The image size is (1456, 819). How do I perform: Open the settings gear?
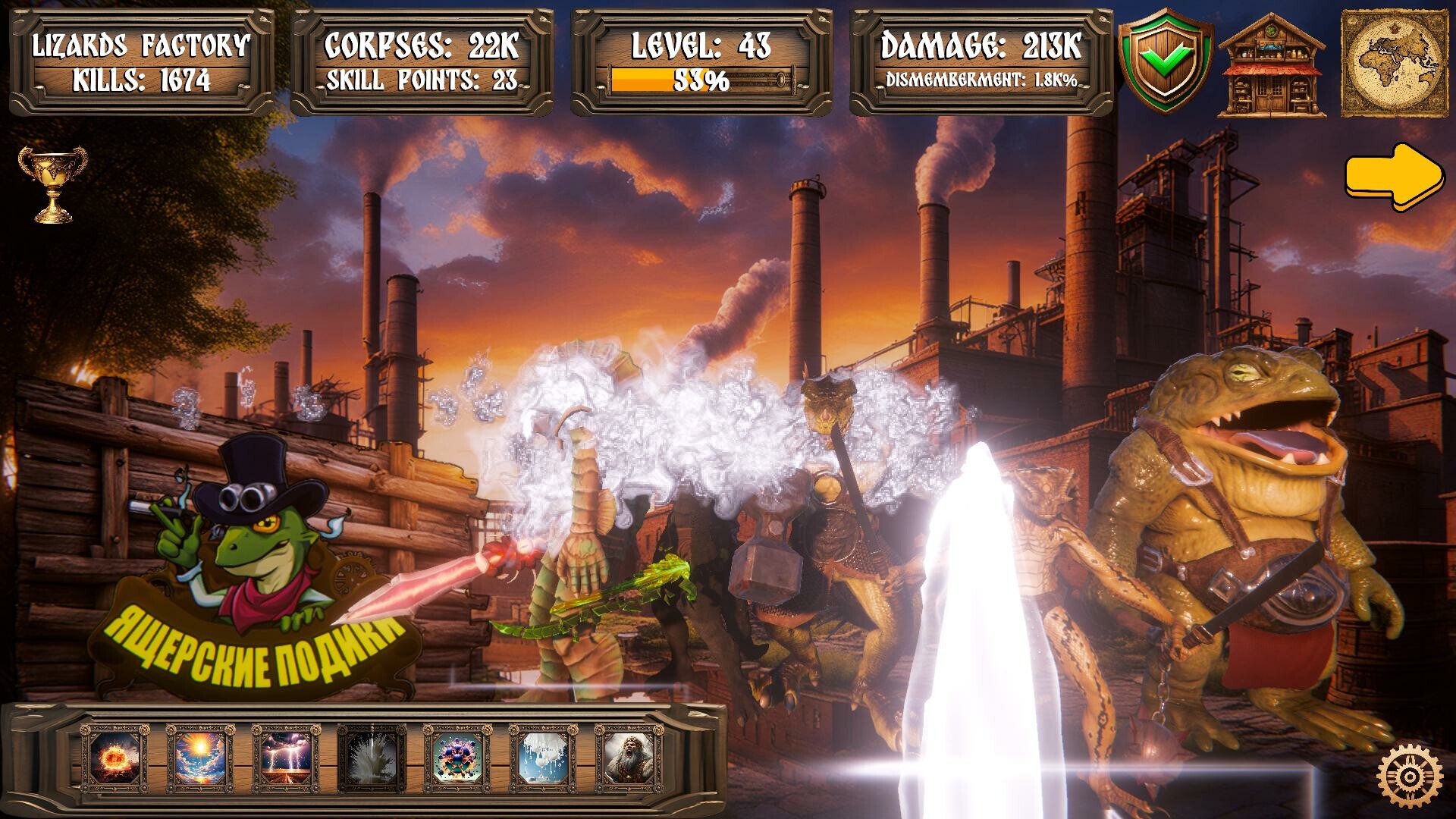click(1410, 777)
